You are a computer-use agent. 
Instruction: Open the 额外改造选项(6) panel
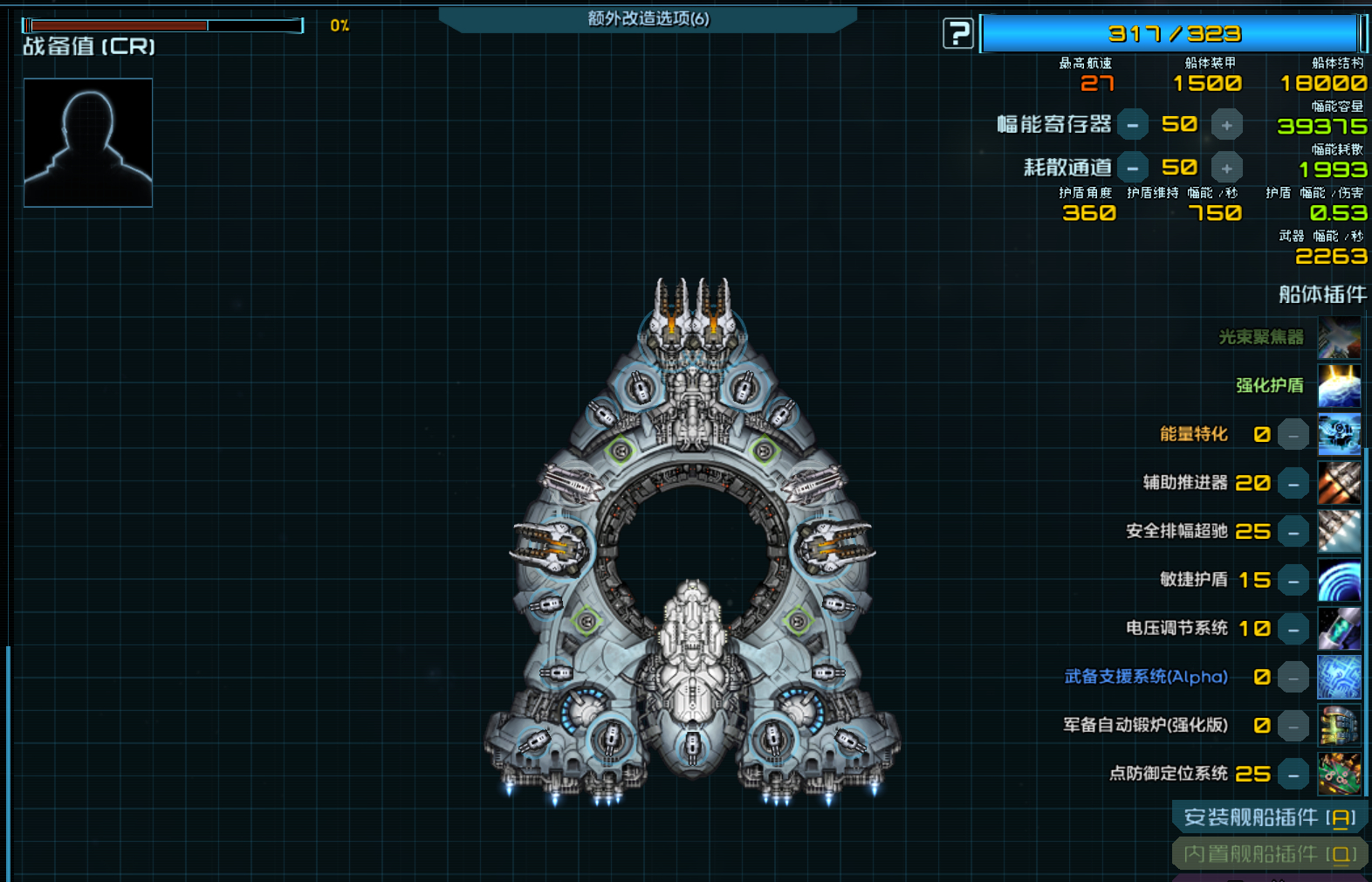648,18
